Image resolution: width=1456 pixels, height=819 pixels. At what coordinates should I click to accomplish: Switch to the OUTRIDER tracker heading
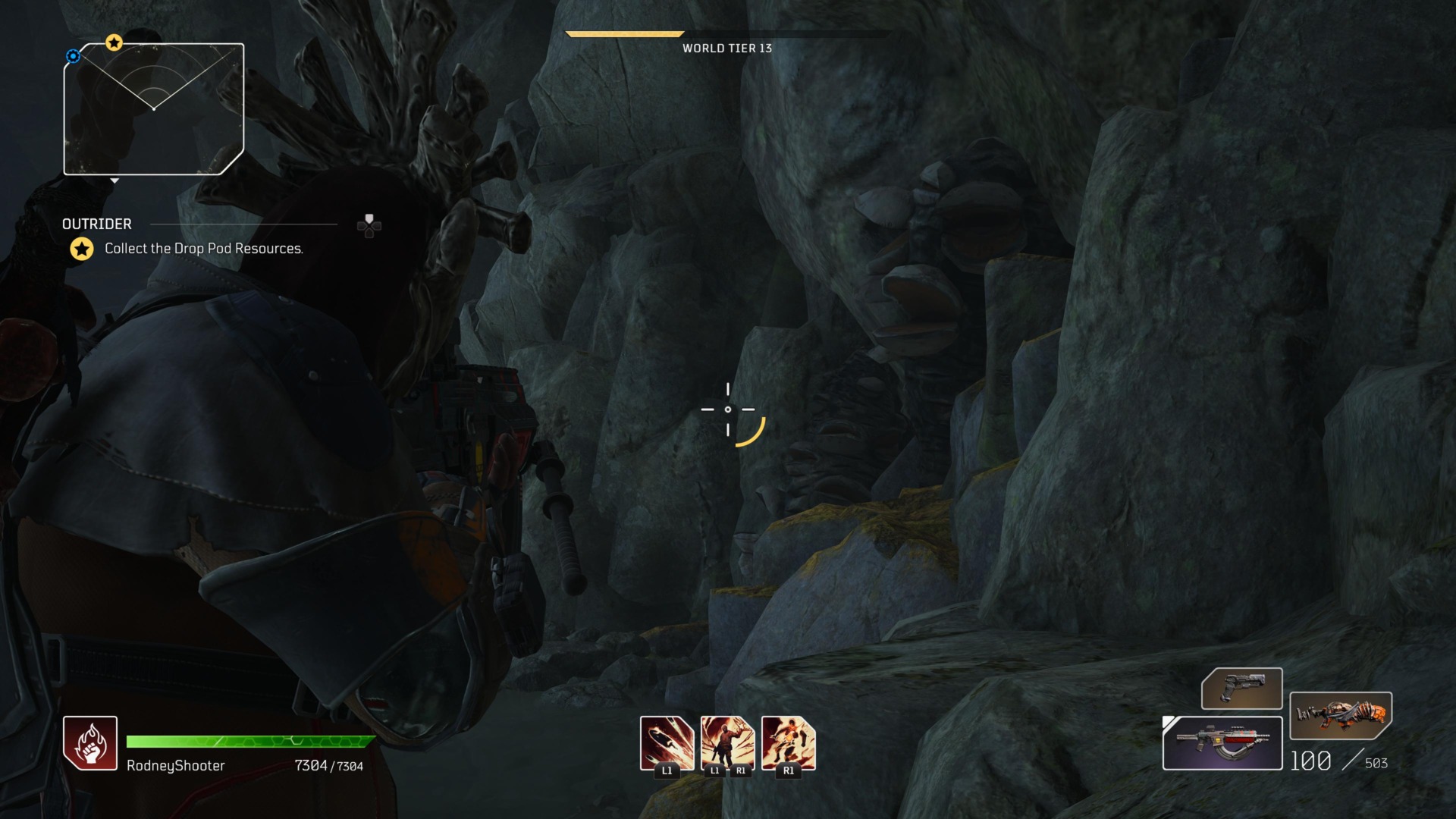click(96, 224)
